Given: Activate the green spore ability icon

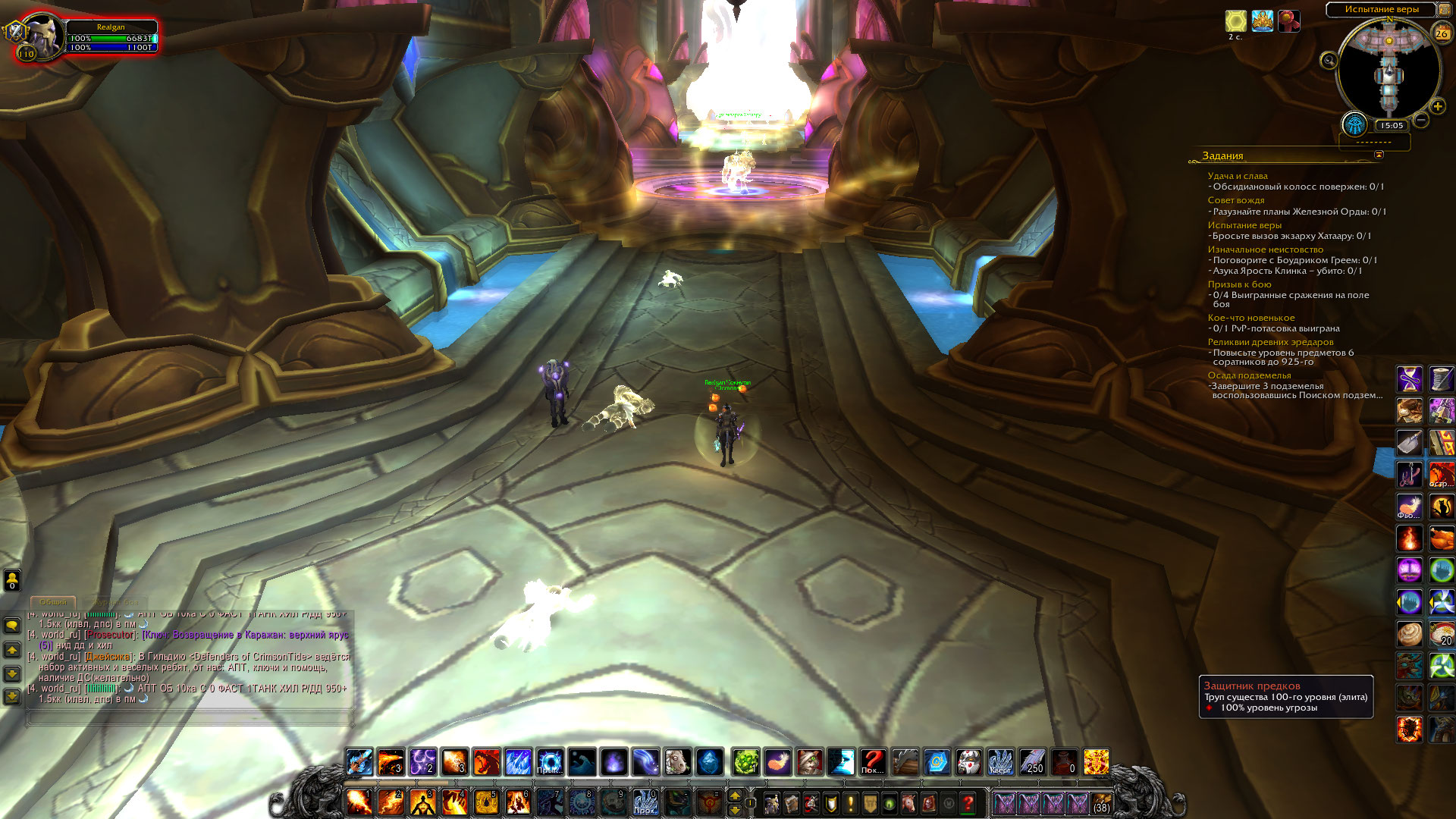Looking at the screenshot, I should coord(745,761).
